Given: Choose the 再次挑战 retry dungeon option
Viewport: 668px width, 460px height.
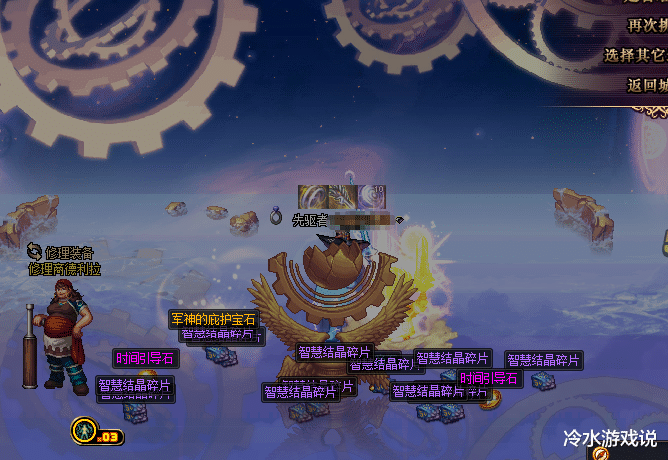Looking at the screenshot, I should click(648, 25).
